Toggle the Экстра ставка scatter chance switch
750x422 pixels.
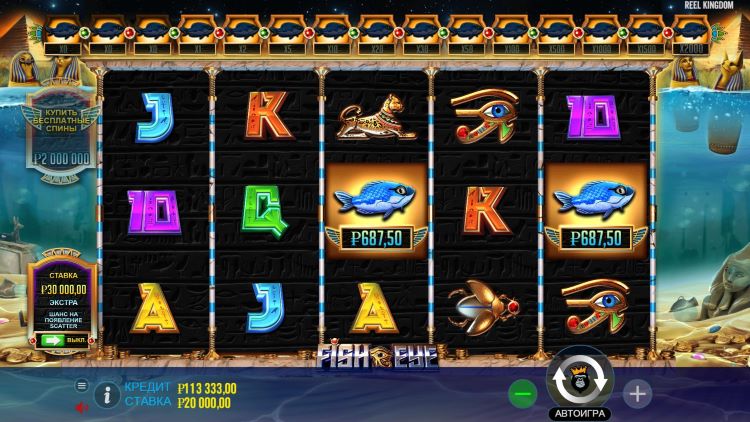point(53,340)
